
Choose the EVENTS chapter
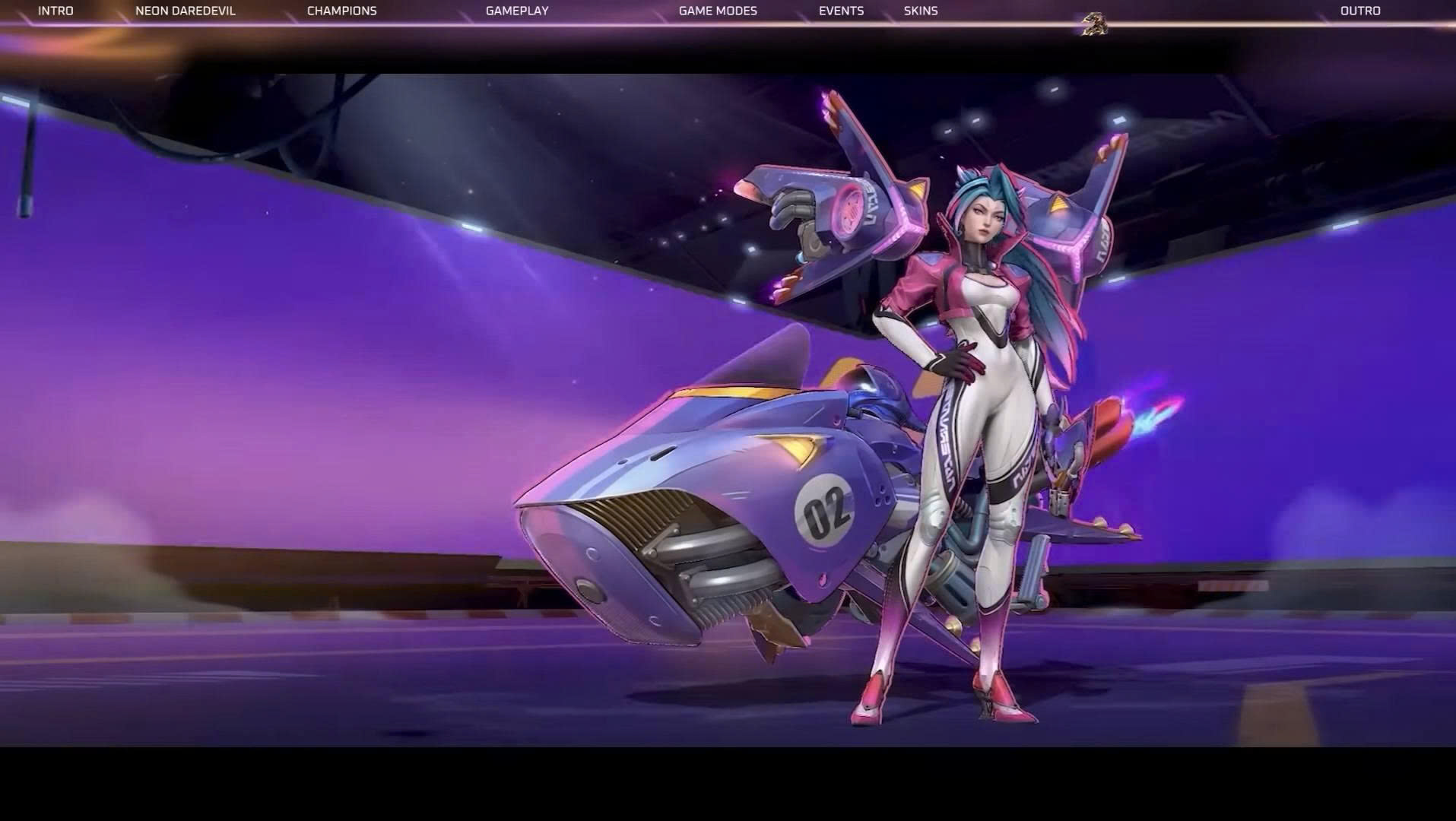tap(841, 11)
